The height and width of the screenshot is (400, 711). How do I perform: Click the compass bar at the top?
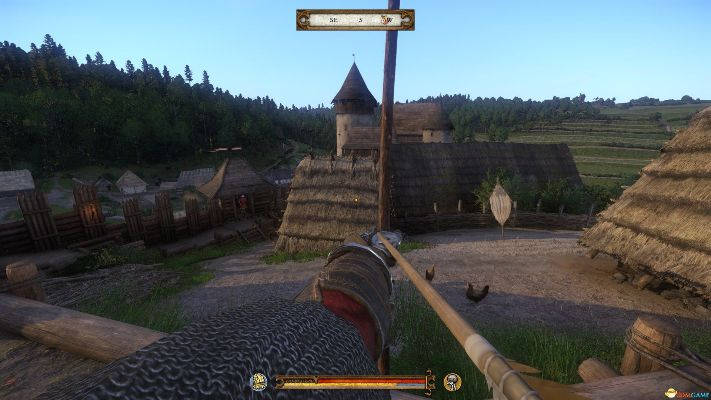point(355,19)
